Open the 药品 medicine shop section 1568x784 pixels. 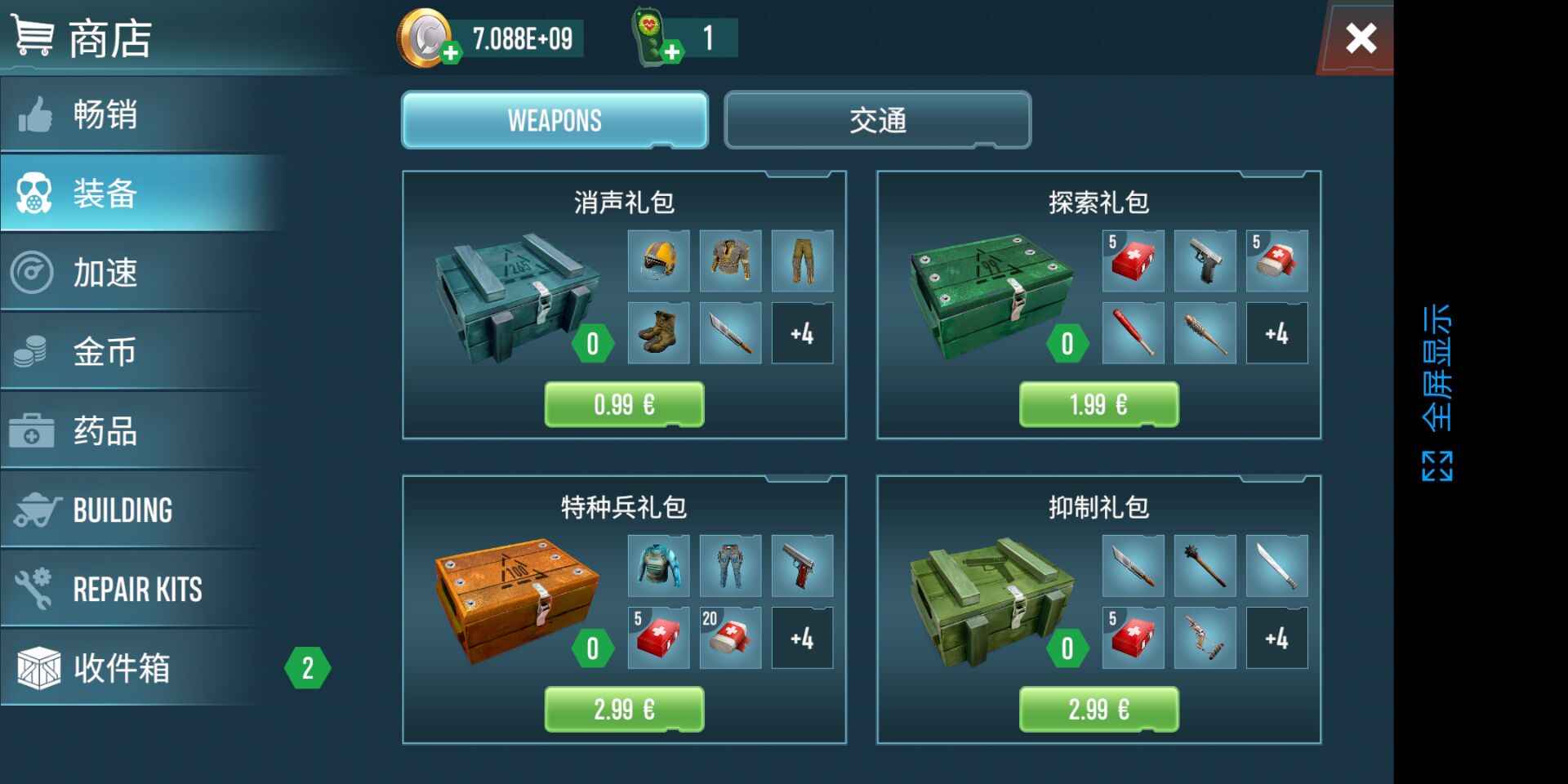105,431
